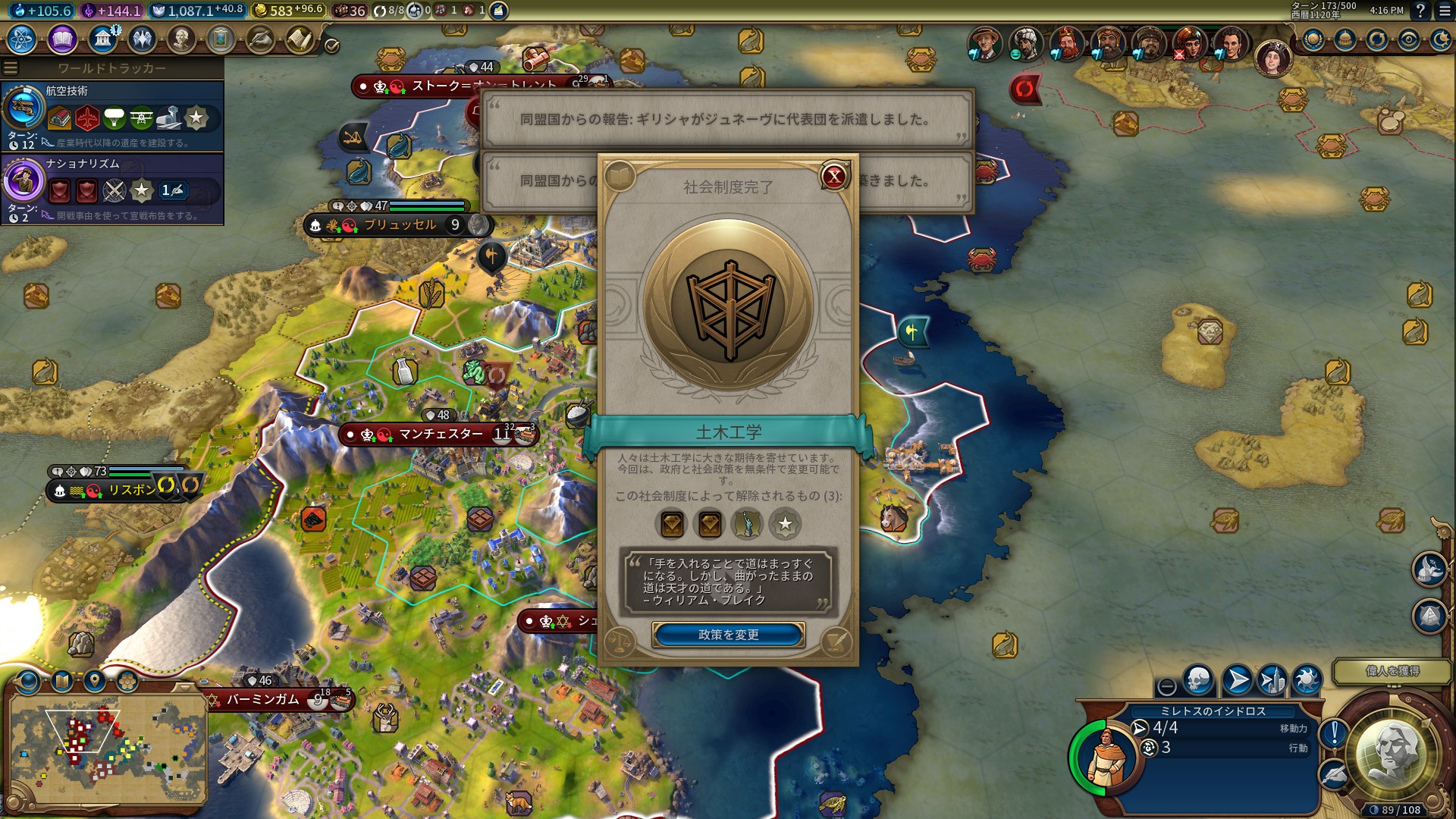
Task: Select ナショナリズム civic panel
Action: click(112, 189)
